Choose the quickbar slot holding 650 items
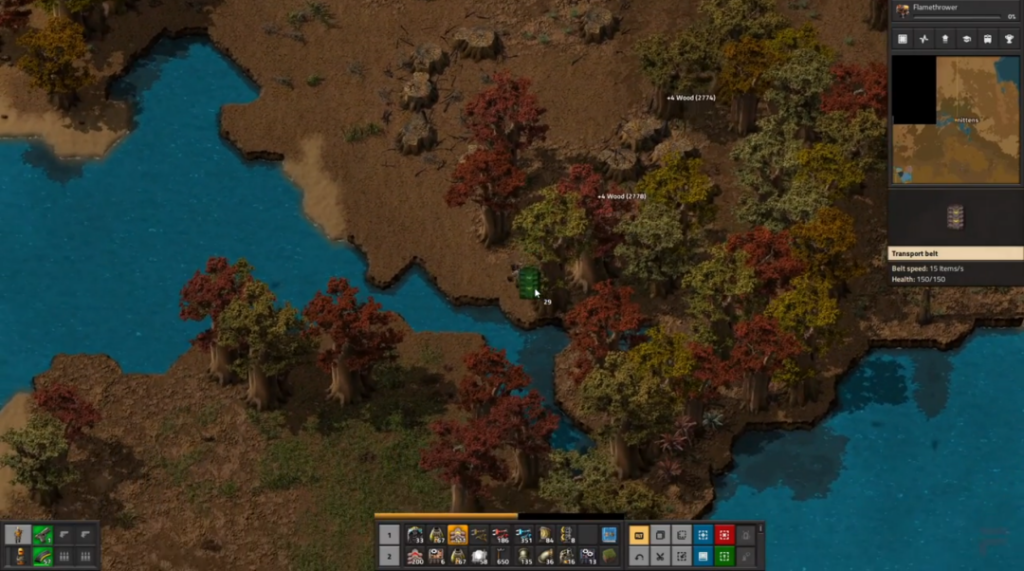 (x=501, y=556)
